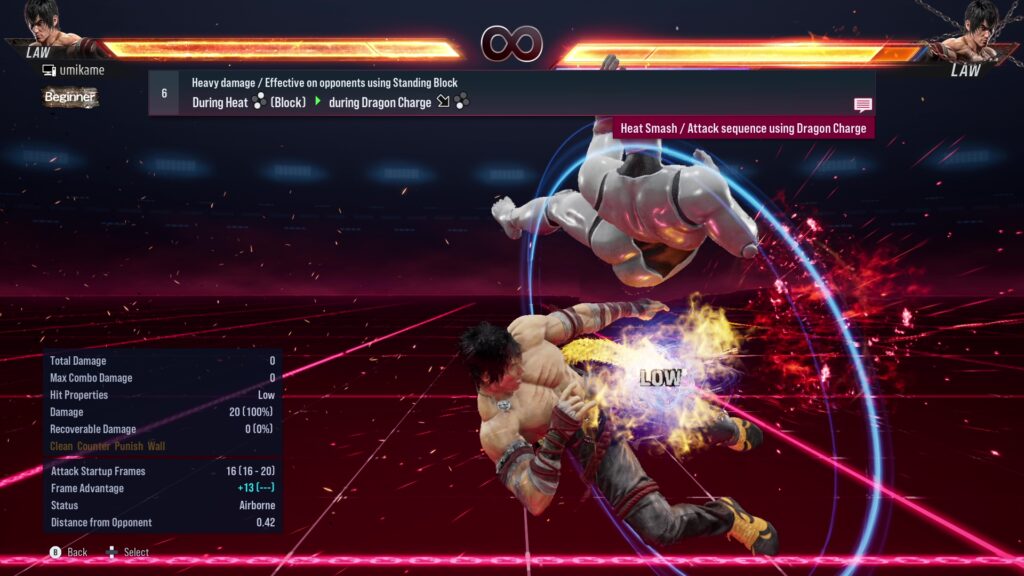
Task: Select move entry number 6 in the list
Action: click(x=164, y=93)
